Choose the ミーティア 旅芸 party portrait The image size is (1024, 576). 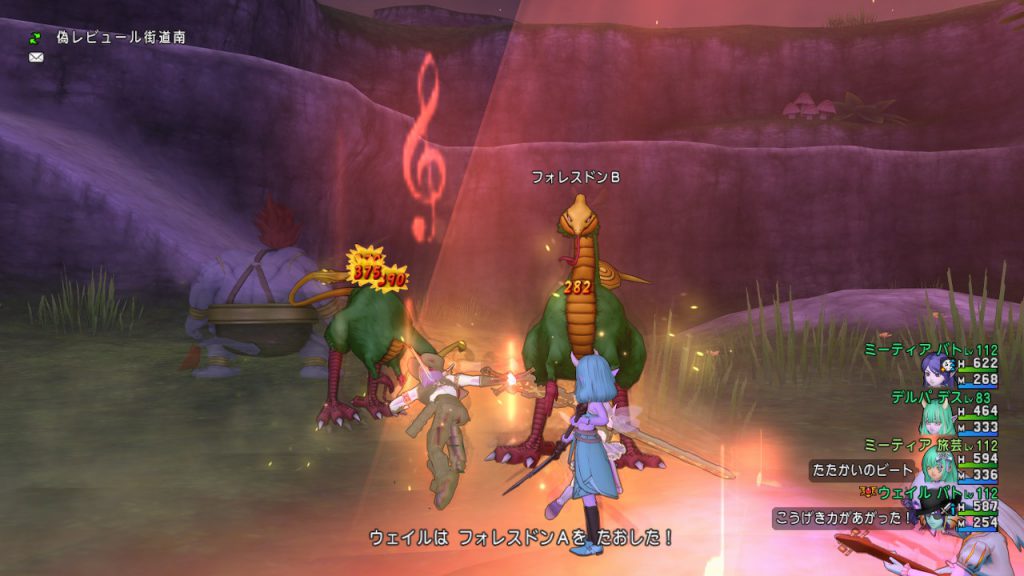[941, 464]
